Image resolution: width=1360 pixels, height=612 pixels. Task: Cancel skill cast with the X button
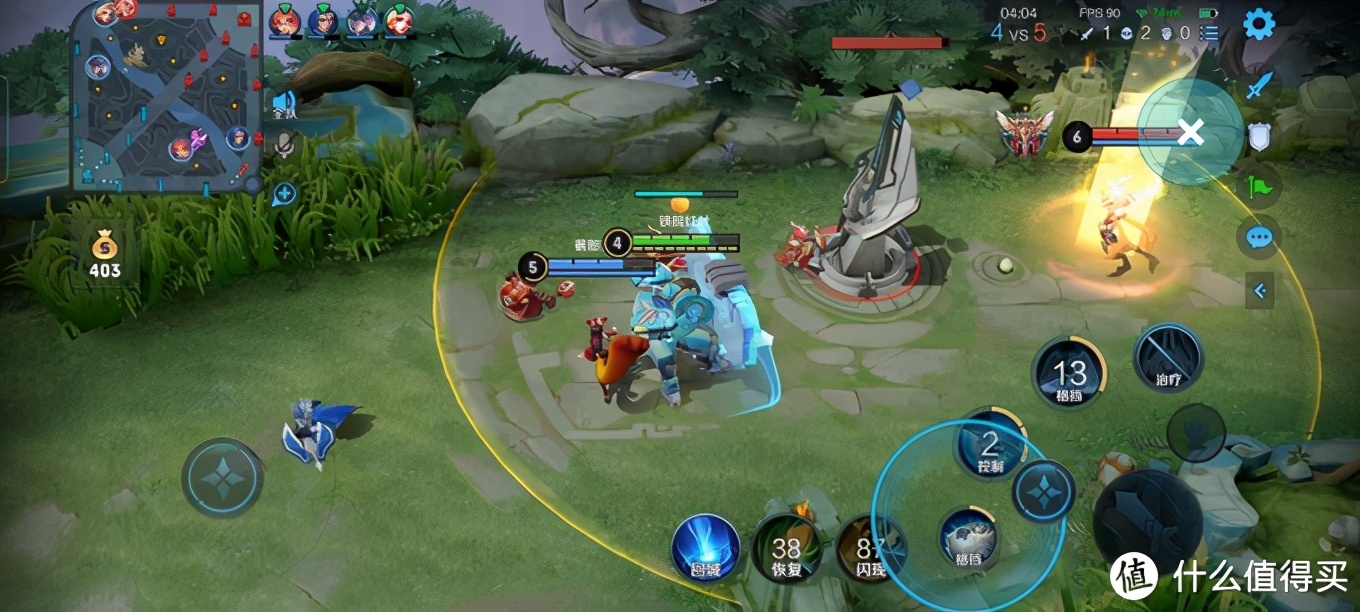(x=1189, y=132)
